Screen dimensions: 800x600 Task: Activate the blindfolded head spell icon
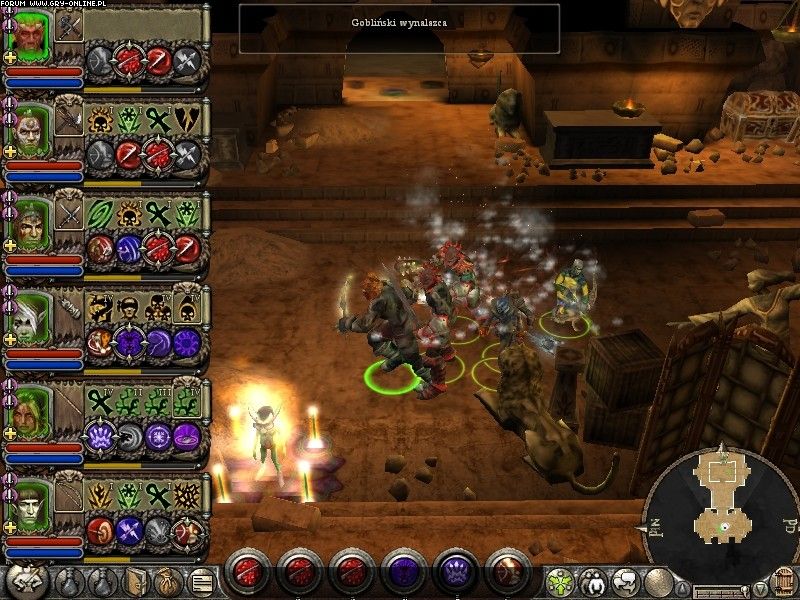pyautogui.click(x=129, y=309)
